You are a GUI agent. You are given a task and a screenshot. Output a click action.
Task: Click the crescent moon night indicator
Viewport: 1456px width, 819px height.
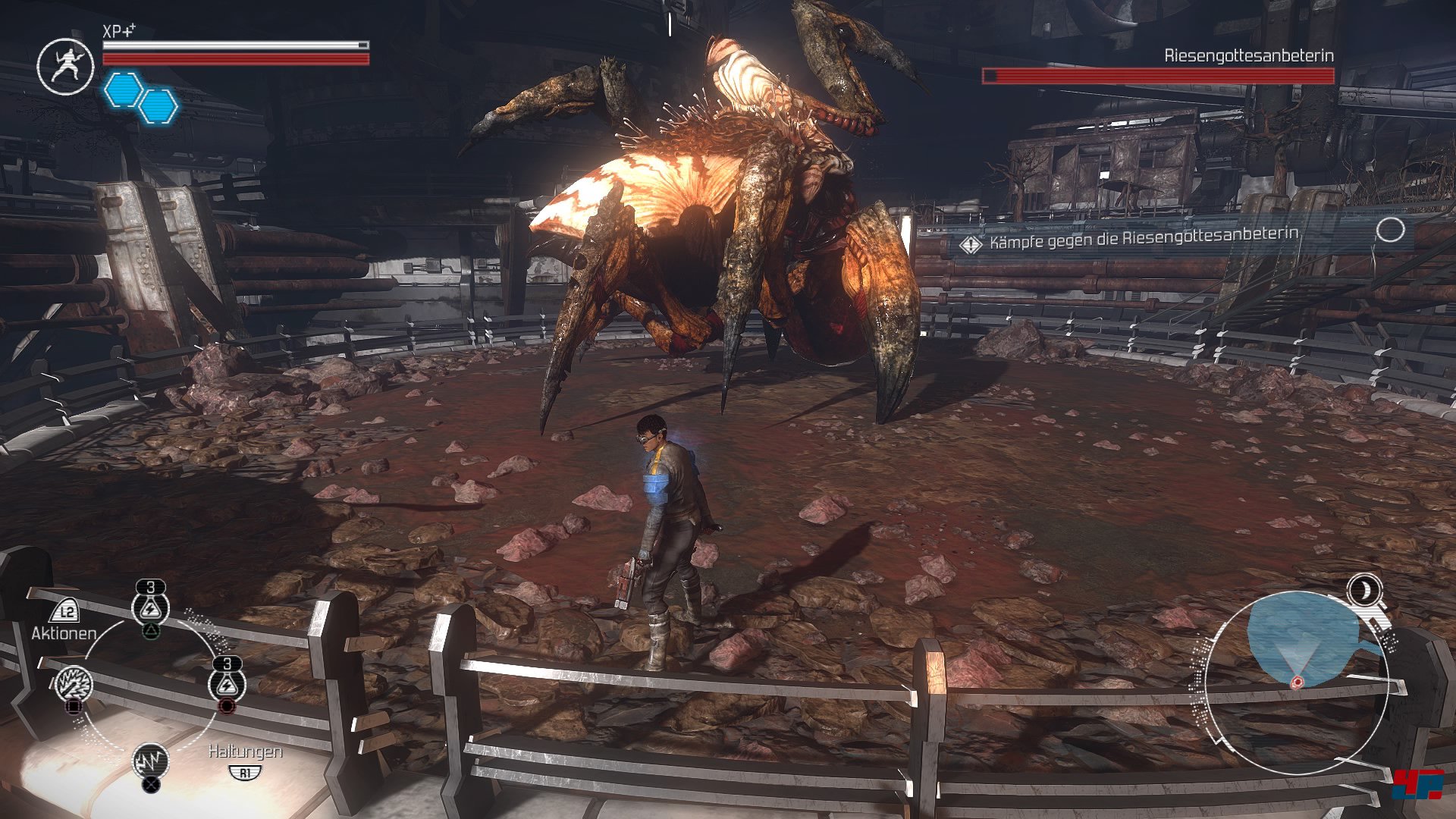coord(1364,590)
